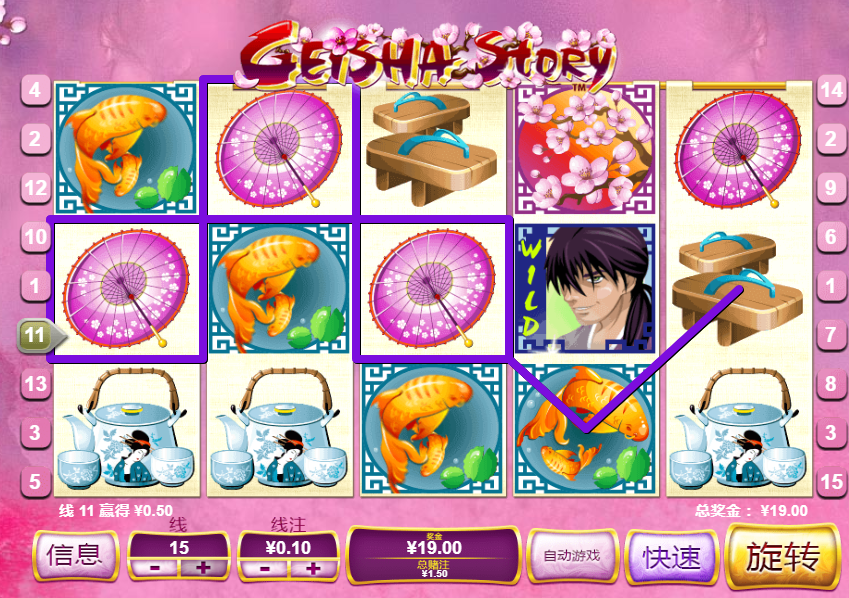The image size is (849, 598).
Task: Activate payline number 9
Action: 832,188
